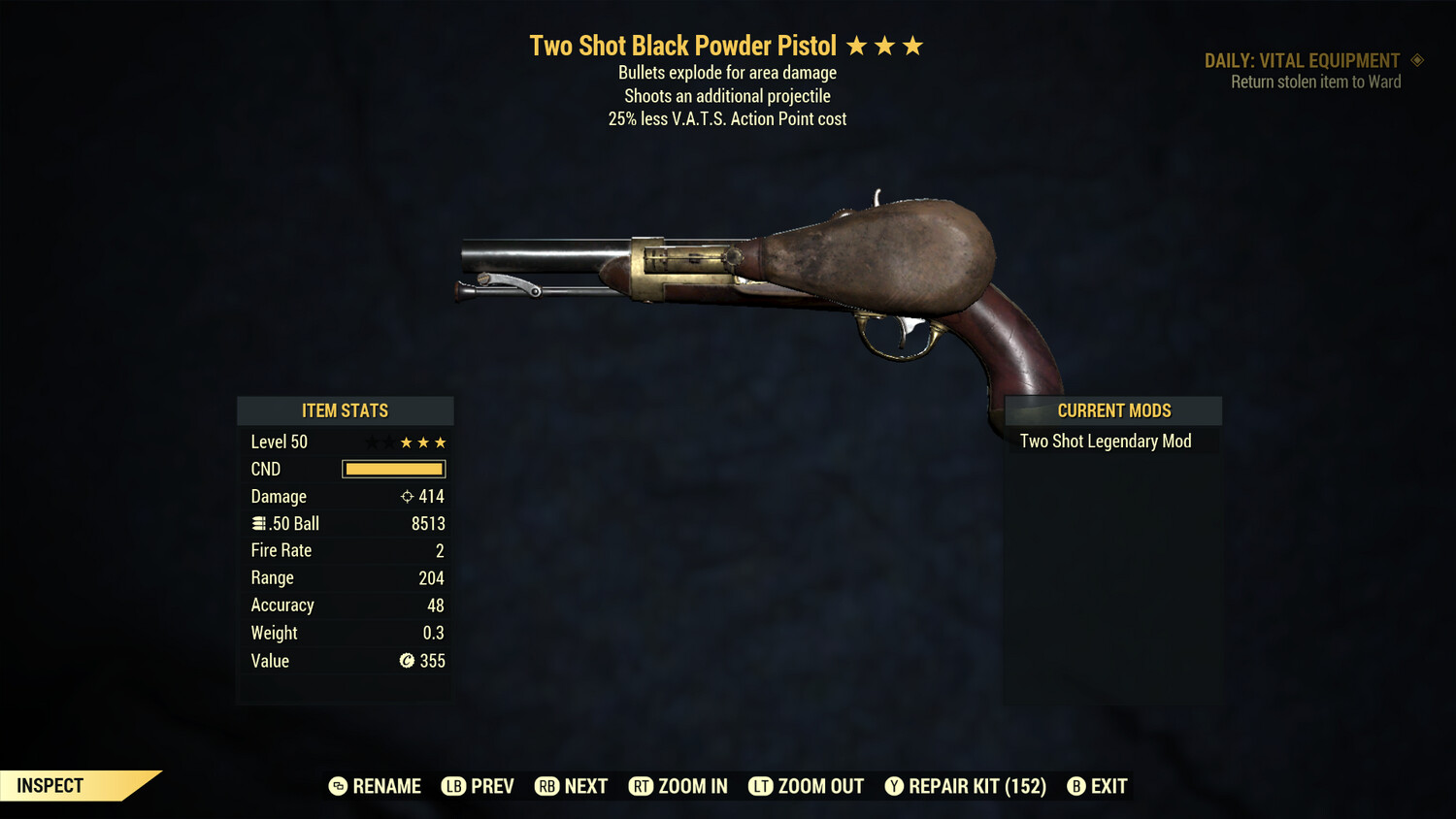The height and width of the screenshot is (819, 1456).
Task: Select the INSPECT tab
Action: [x=49, y=785]
